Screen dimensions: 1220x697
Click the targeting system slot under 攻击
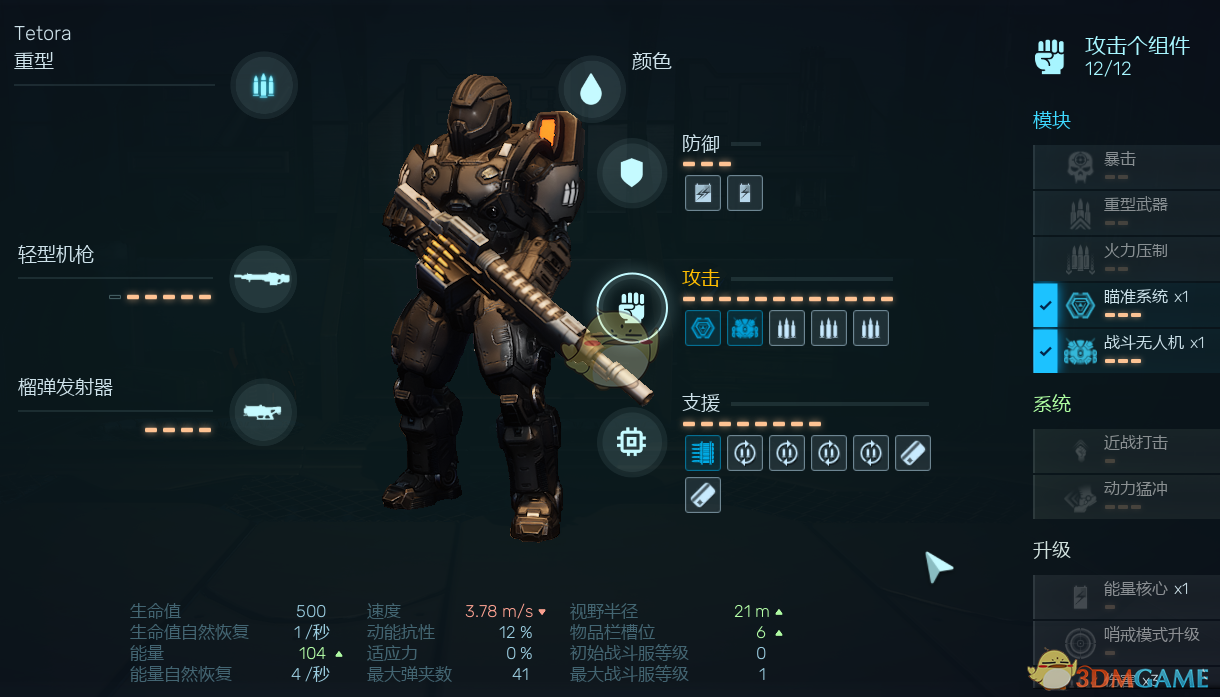702,327
